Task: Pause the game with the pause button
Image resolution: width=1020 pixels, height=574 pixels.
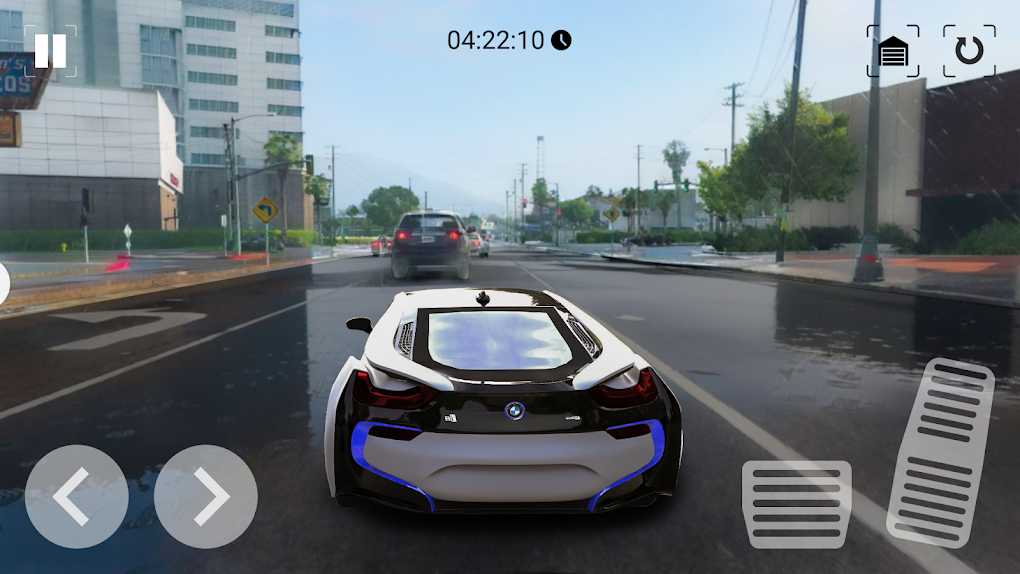Action: click(x=50, y=51)
